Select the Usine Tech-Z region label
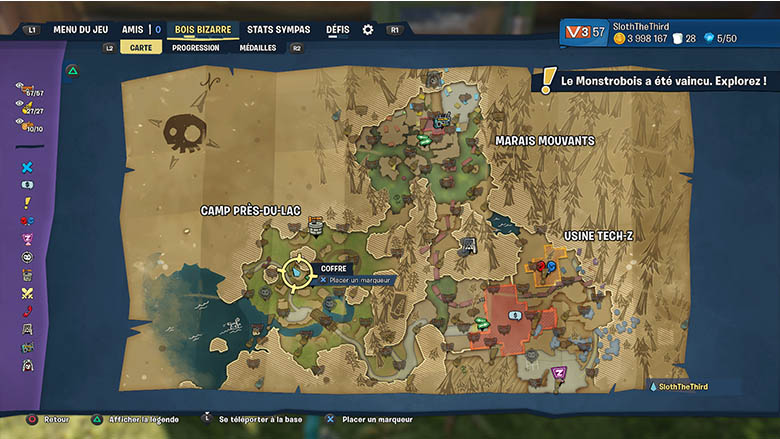The width and height of the screenshot is (780, 439). 598,235
